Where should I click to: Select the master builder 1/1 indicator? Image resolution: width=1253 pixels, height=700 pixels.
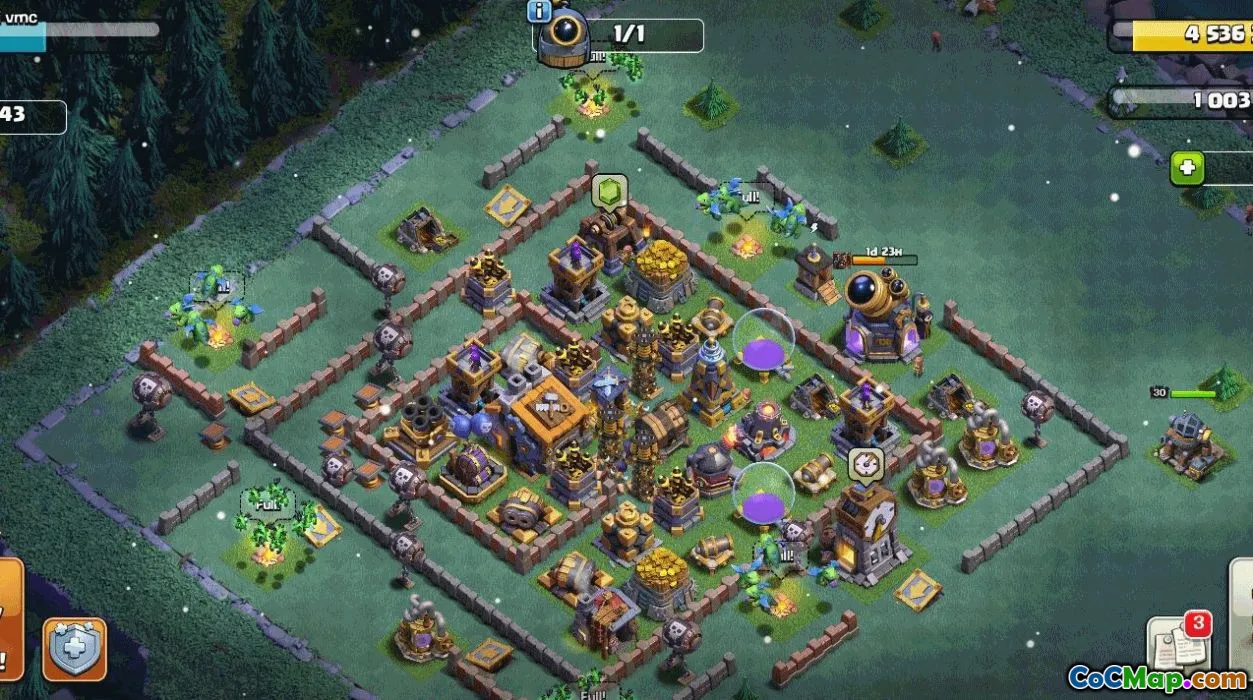pyautogui.click(x=628, y=35)
